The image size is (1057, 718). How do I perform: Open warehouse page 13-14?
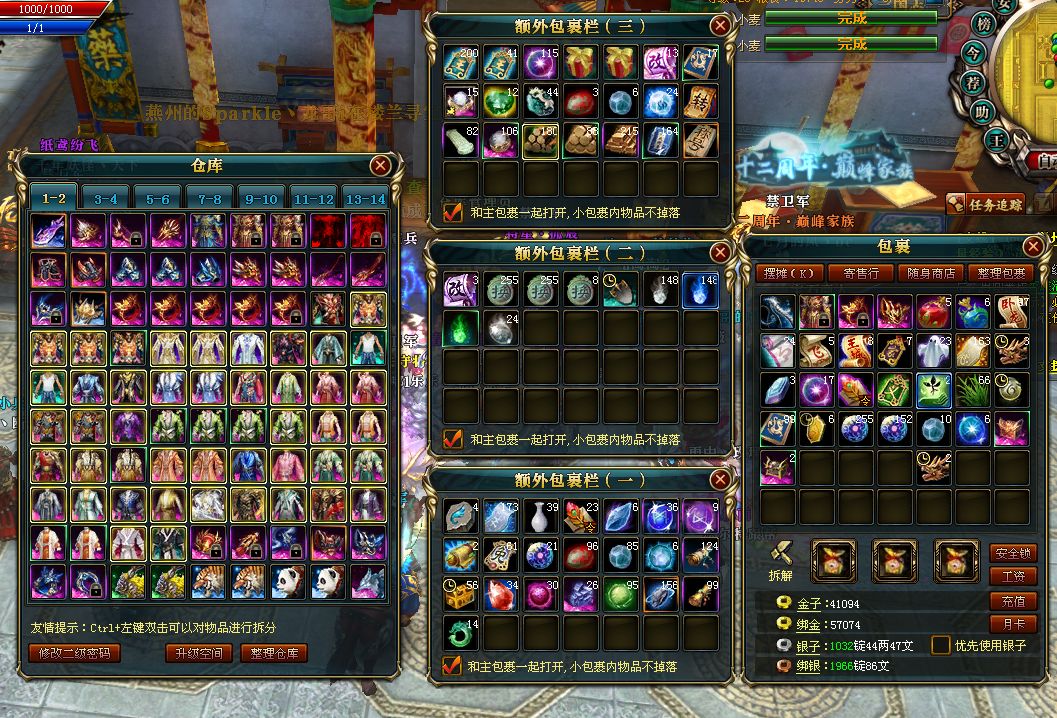(x=365, y=199)
